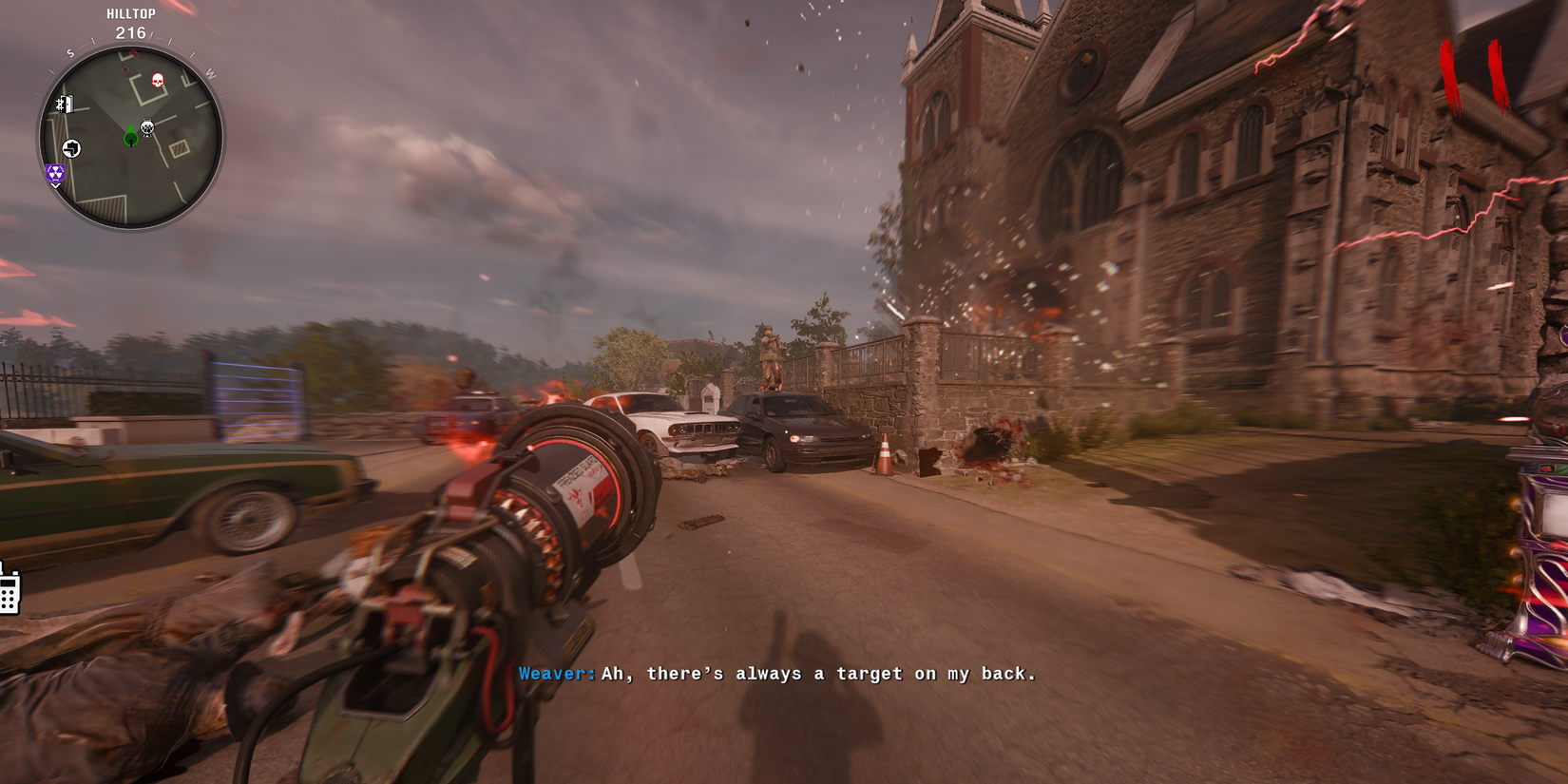
Task: Select the HILLTOP zone label above the minimap
Action: pos(131,13)
